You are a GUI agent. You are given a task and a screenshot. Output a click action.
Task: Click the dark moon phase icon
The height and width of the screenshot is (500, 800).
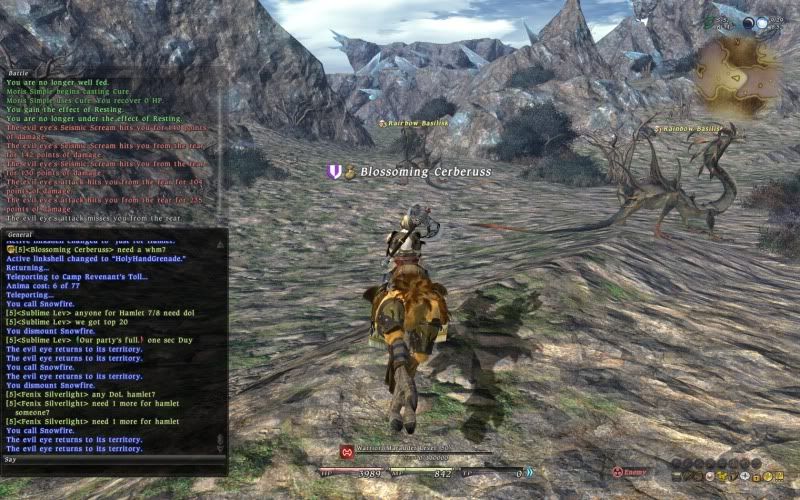pos(747,22)
